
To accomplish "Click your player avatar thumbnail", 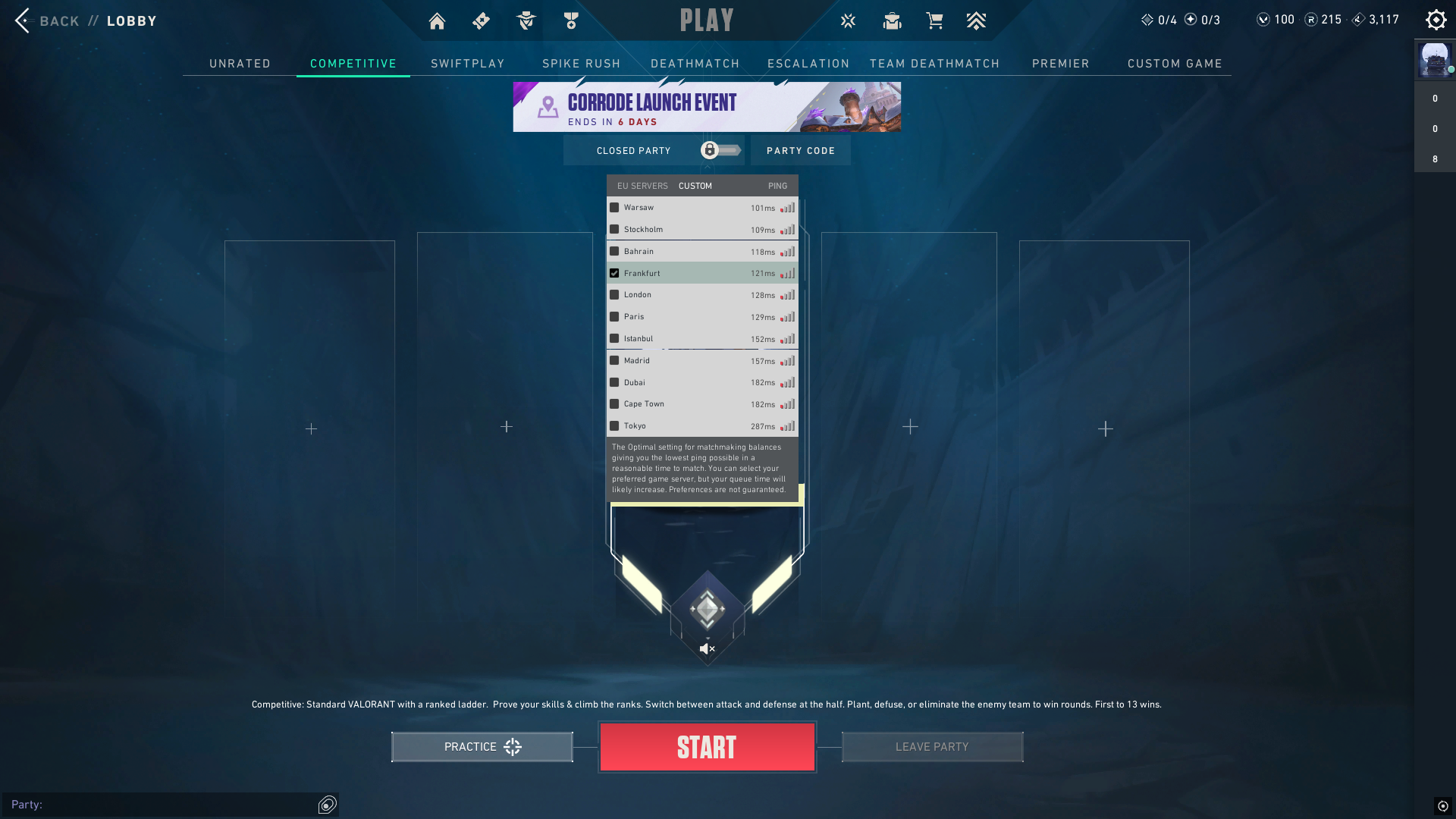I will coord(1434,60).
